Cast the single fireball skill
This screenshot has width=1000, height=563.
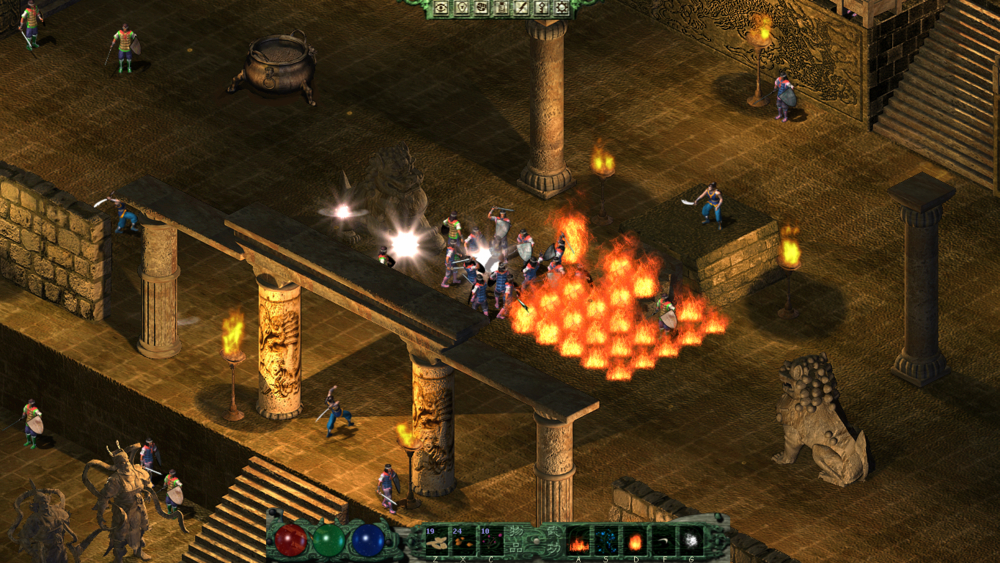coord(635,541)
